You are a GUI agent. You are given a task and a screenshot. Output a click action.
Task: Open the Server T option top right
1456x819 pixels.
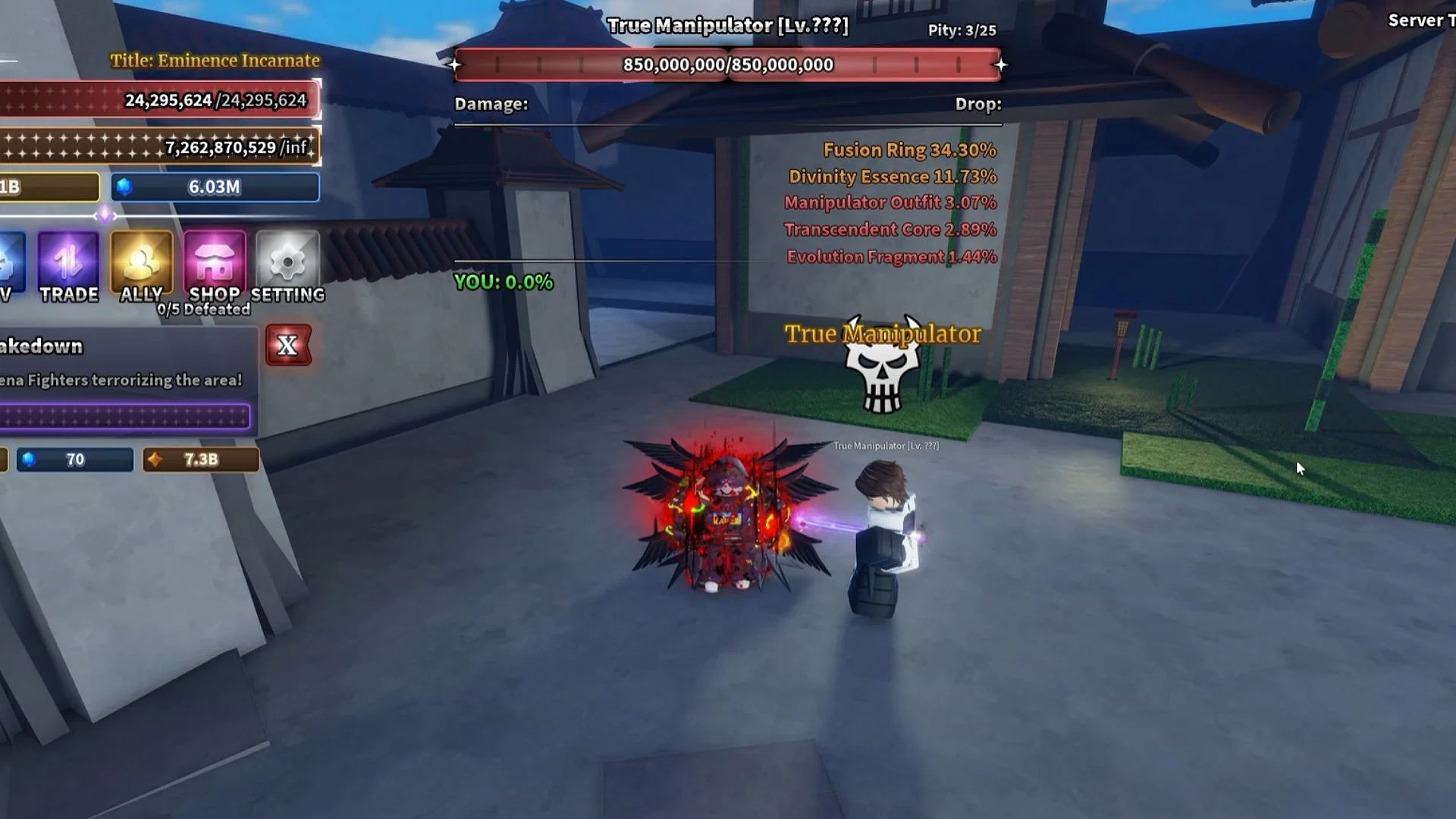point(1420,20)
